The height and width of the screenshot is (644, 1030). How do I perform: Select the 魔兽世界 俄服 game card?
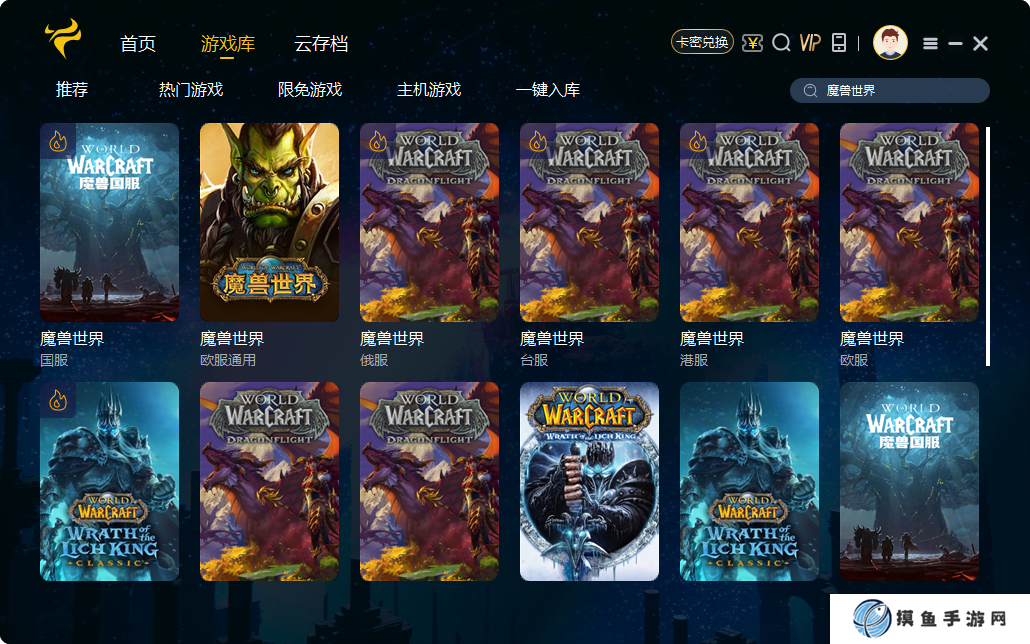coord(430,222)
